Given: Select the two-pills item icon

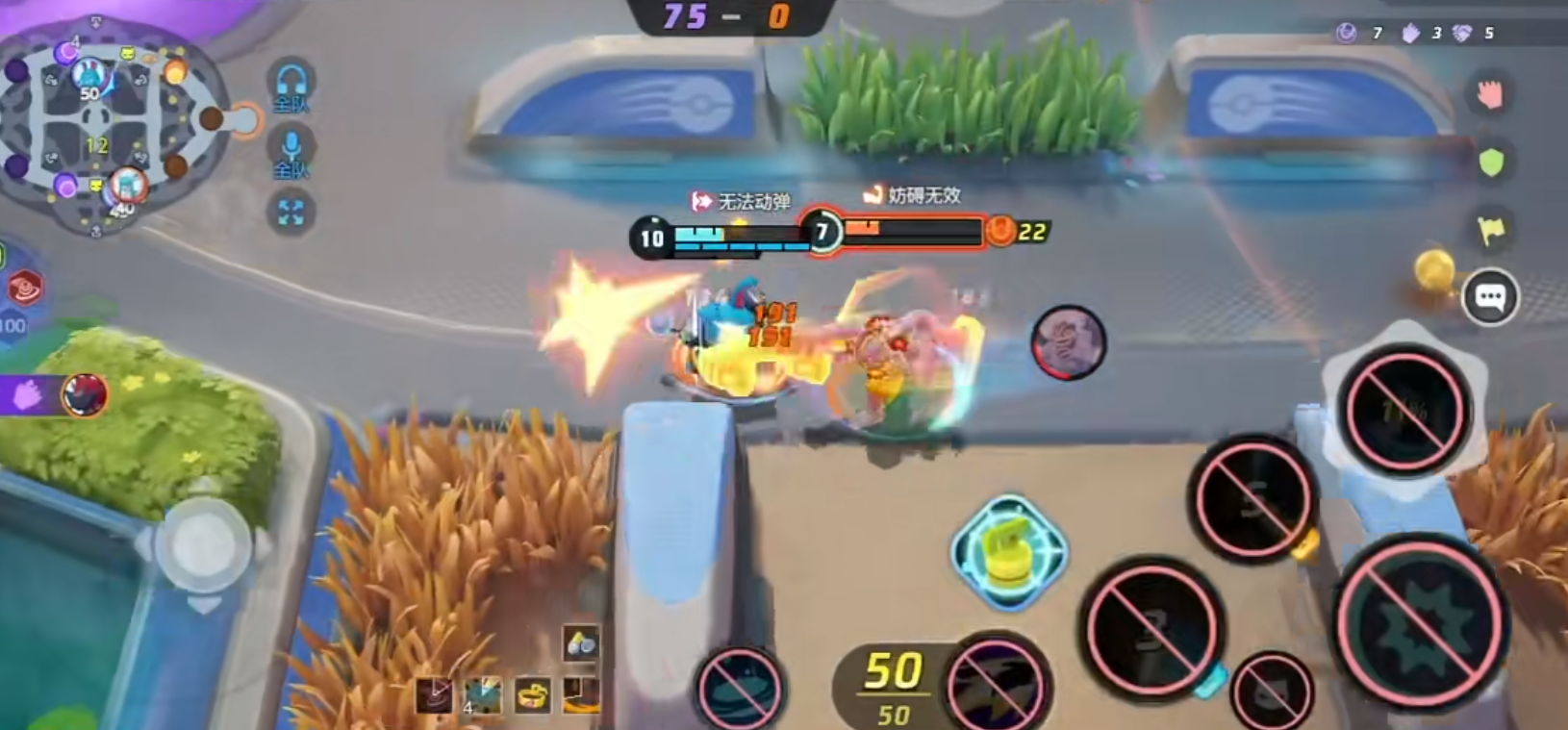Looking at the screenshot, I should pyautogui.click(x=581, y=644).
